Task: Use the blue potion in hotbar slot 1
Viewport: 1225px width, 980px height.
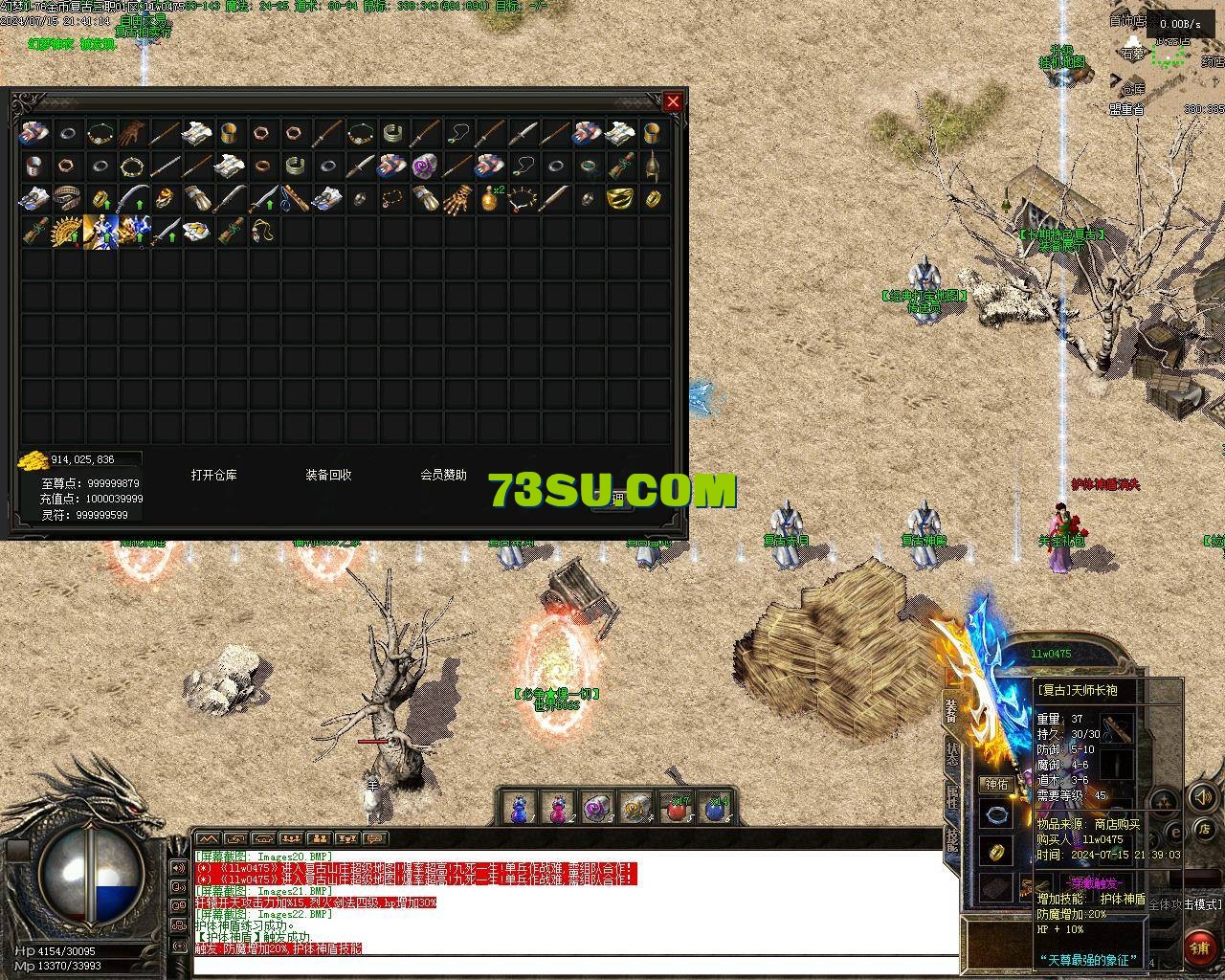Action: (x=518, y=809)
